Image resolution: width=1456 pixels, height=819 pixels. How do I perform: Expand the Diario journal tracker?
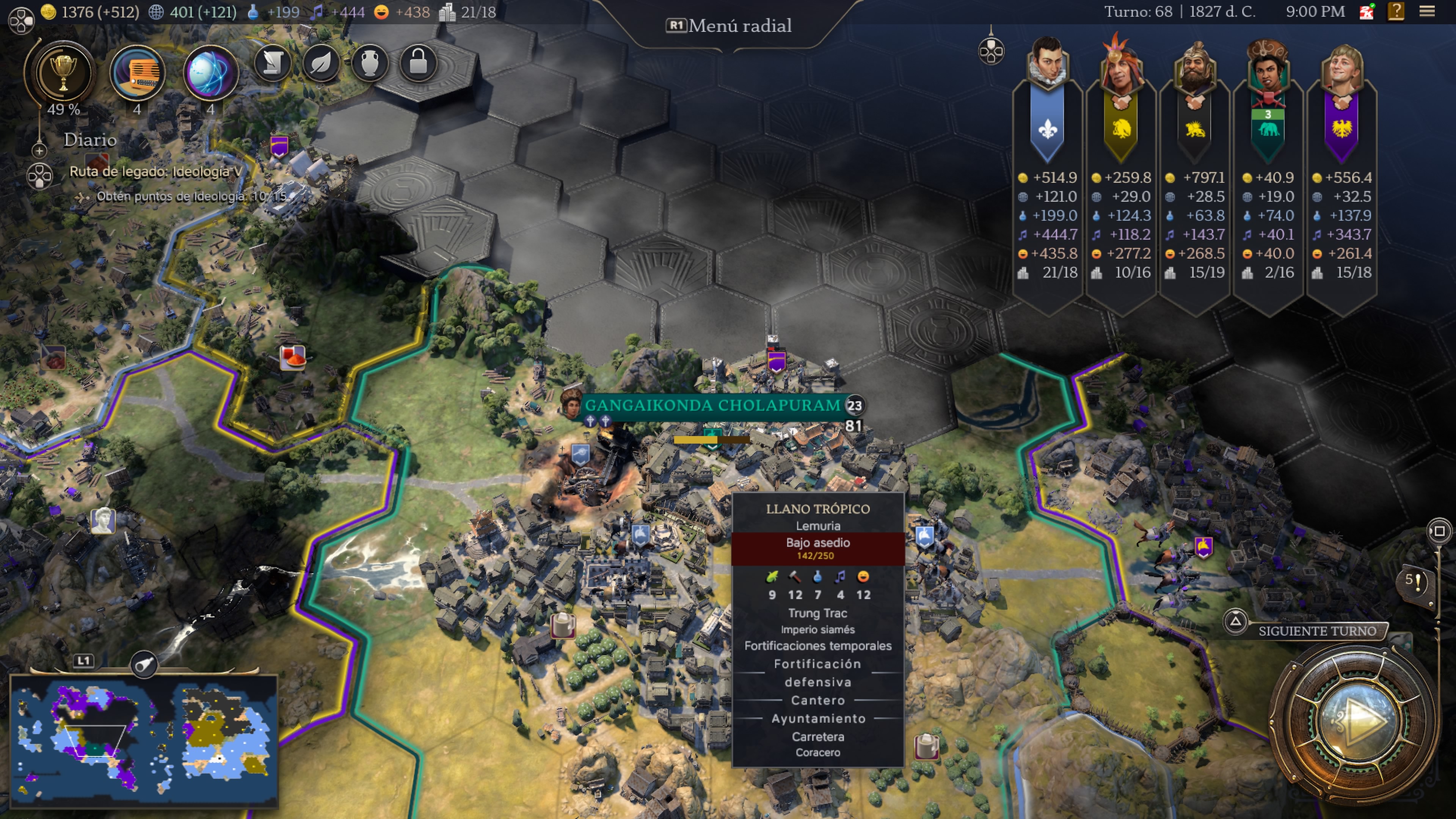[39, 151]
